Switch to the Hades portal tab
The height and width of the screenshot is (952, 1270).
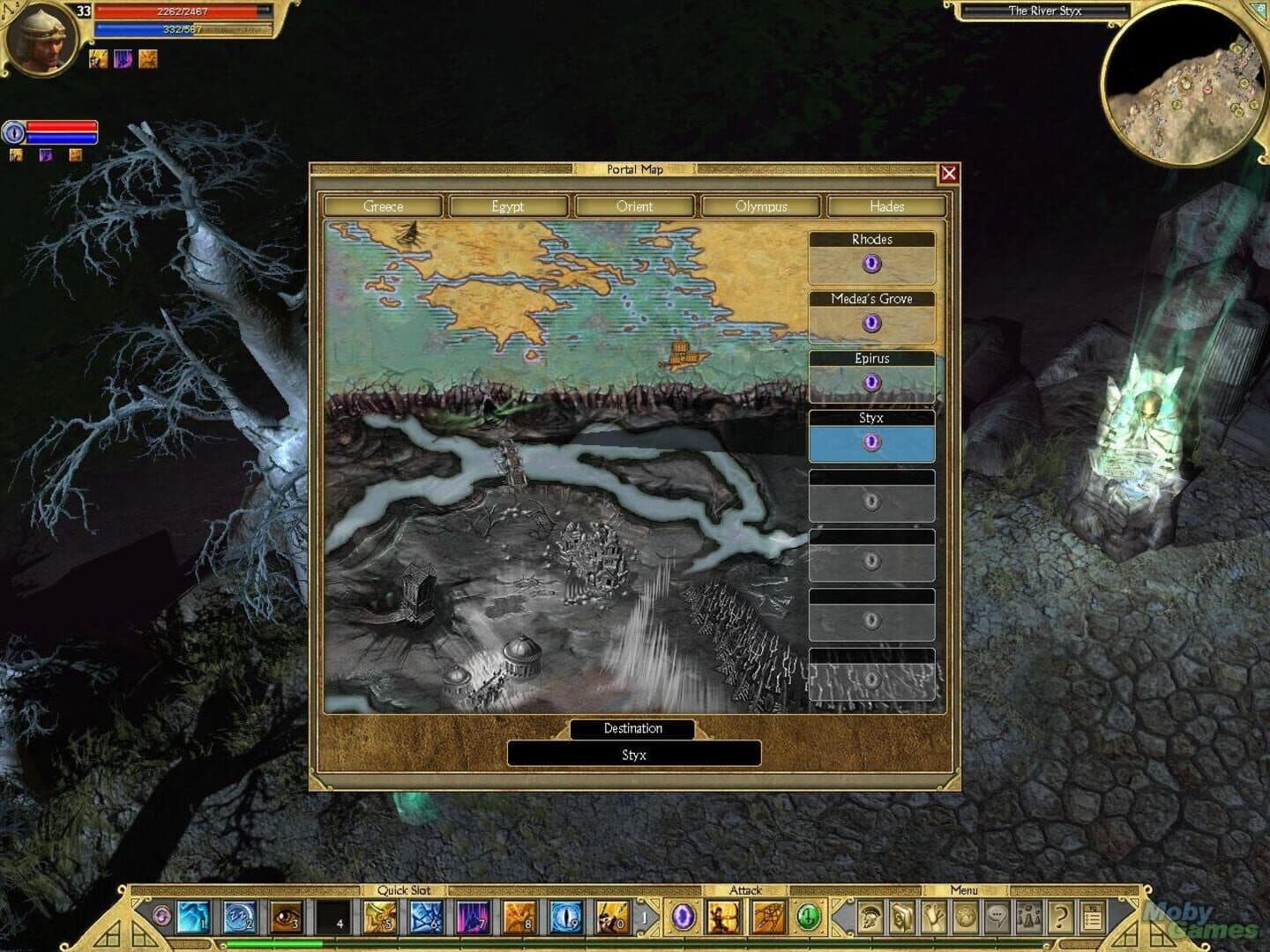pos(887,206)
